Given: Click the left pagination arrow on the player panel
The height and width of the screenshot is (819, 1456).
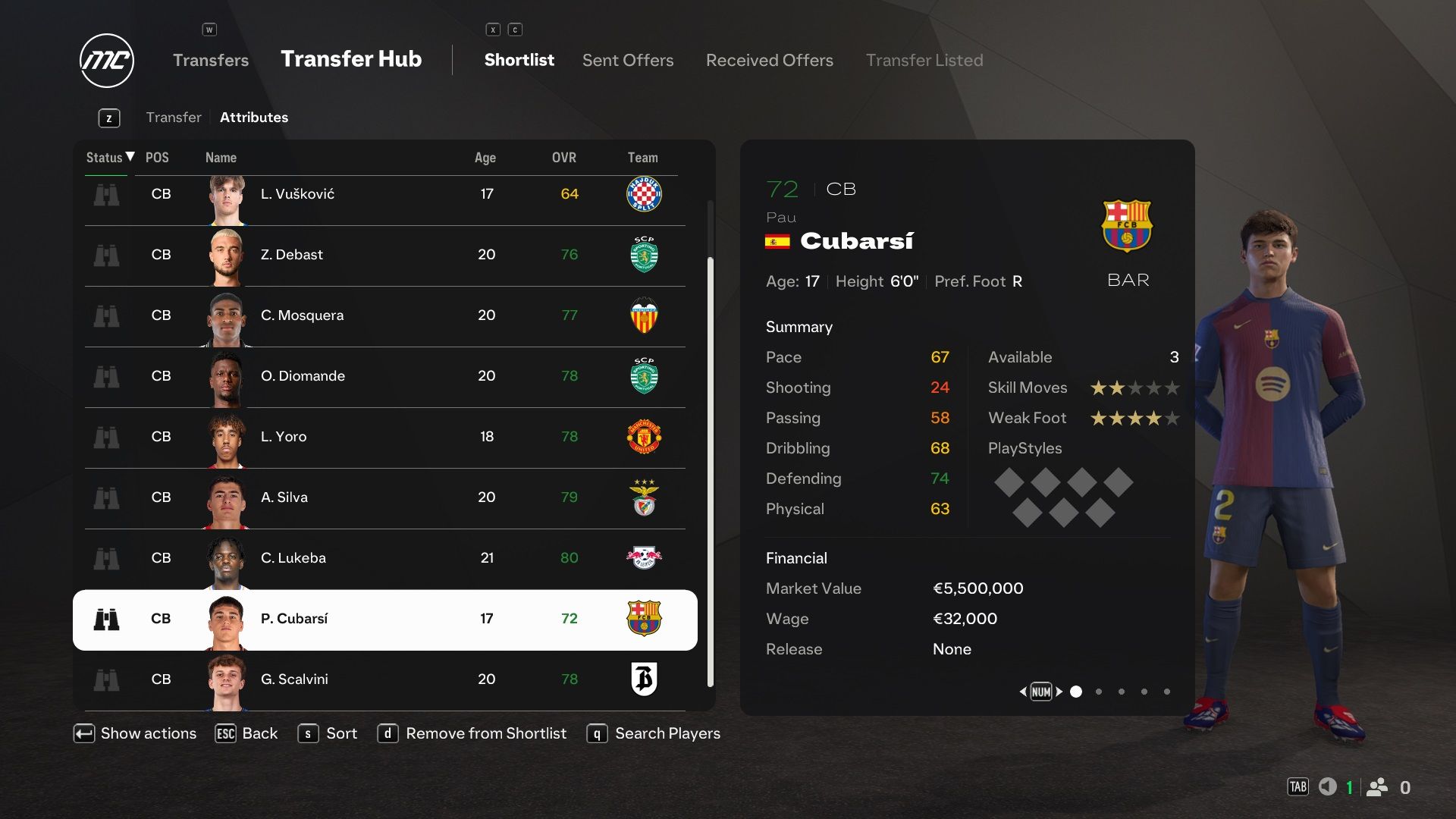Looking at the screenshot, I should (1024, 692).
